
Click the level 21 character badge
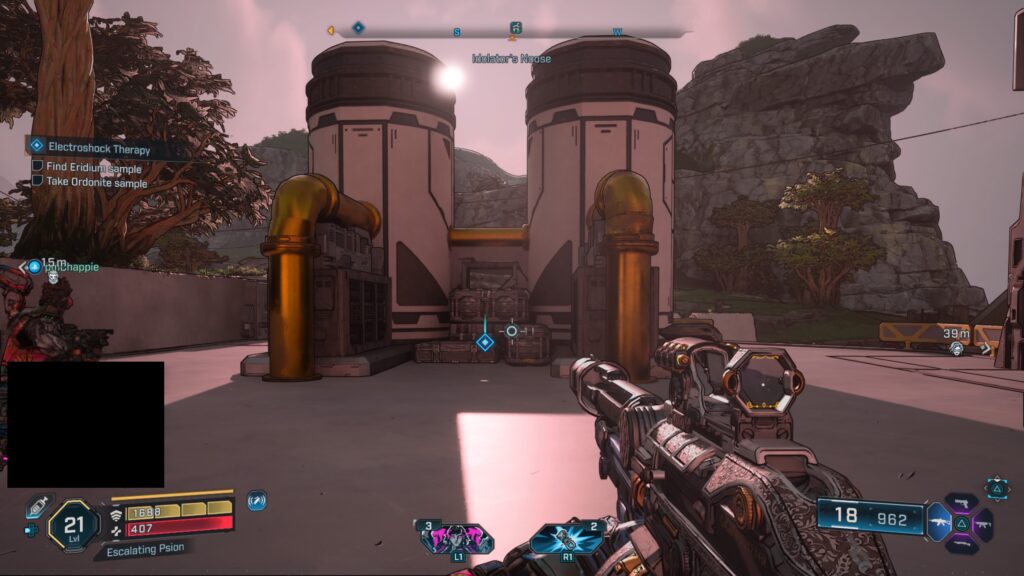73,524
